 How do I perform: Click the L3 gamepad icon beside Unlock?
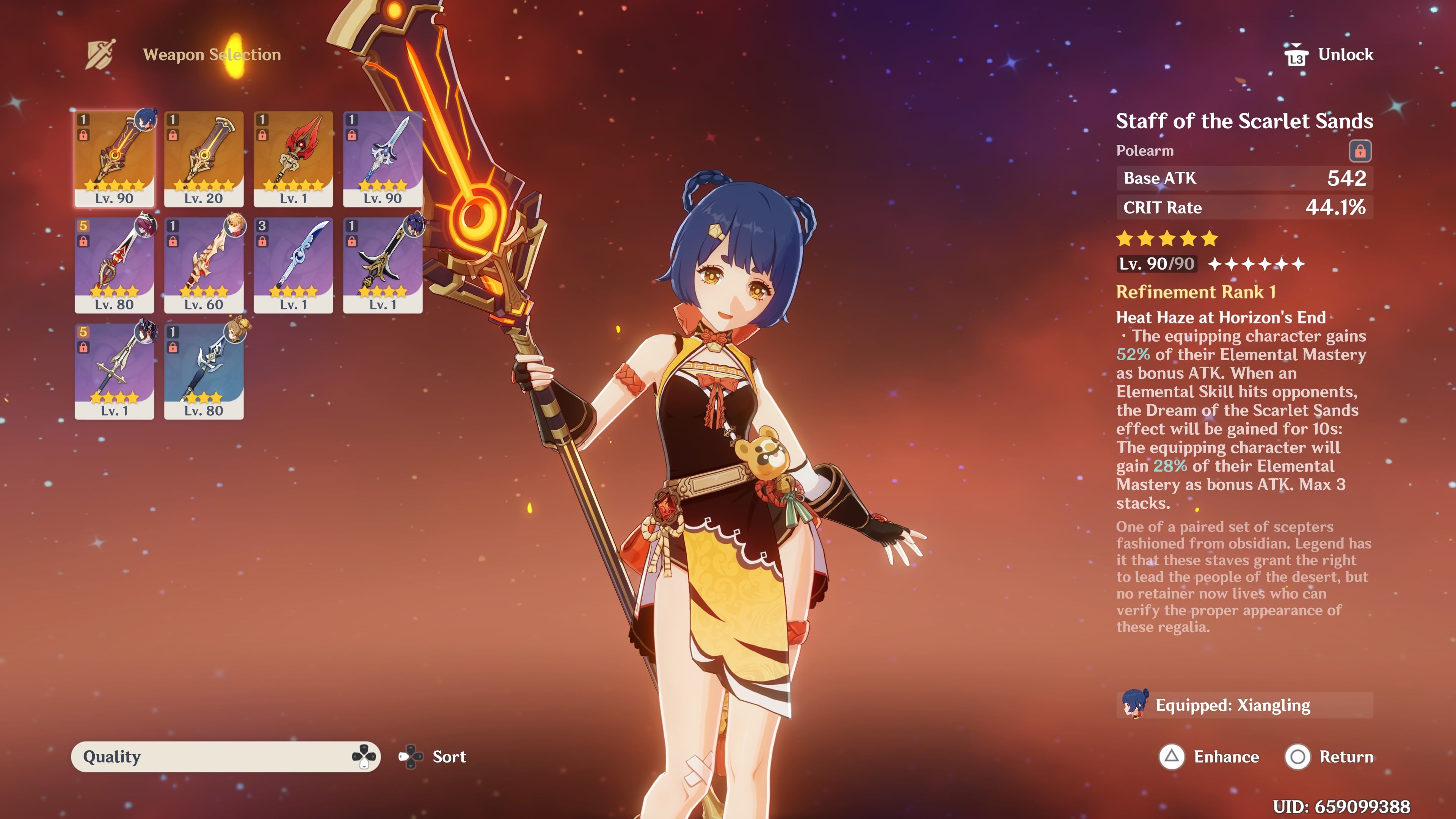1297,54
